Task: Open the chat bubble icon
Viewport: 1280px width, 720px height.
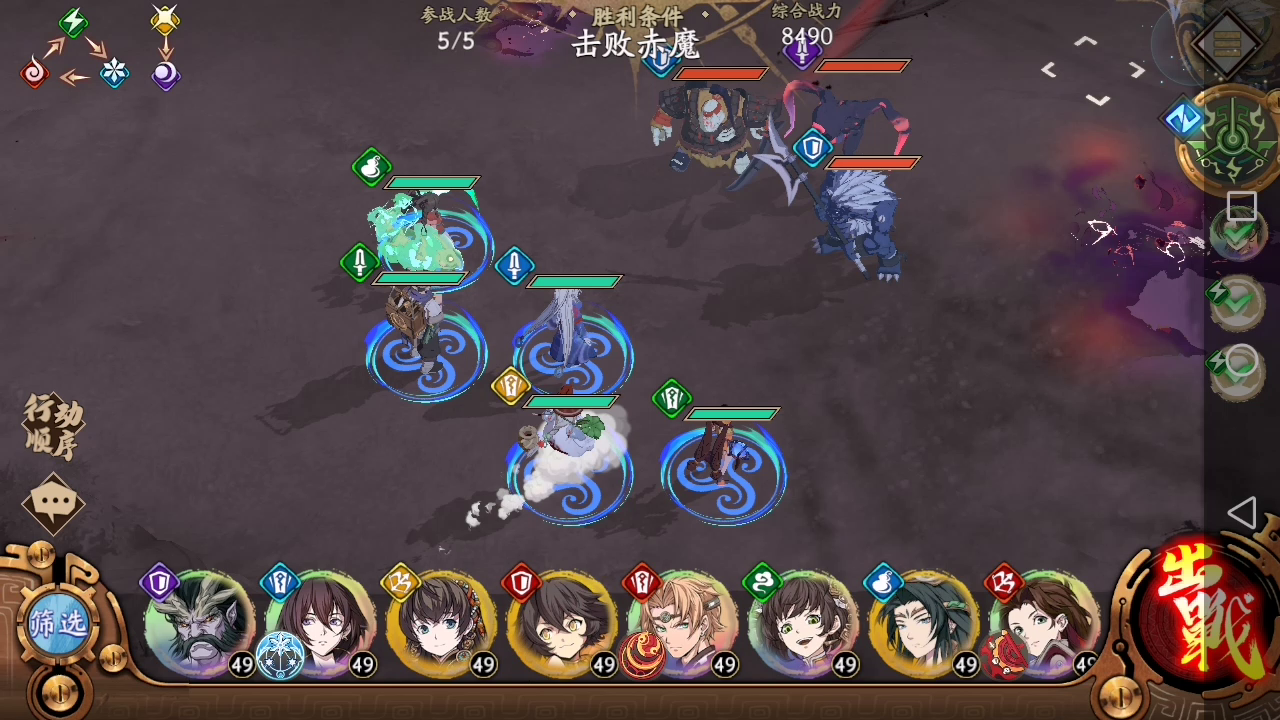Action: pos(52,502)
